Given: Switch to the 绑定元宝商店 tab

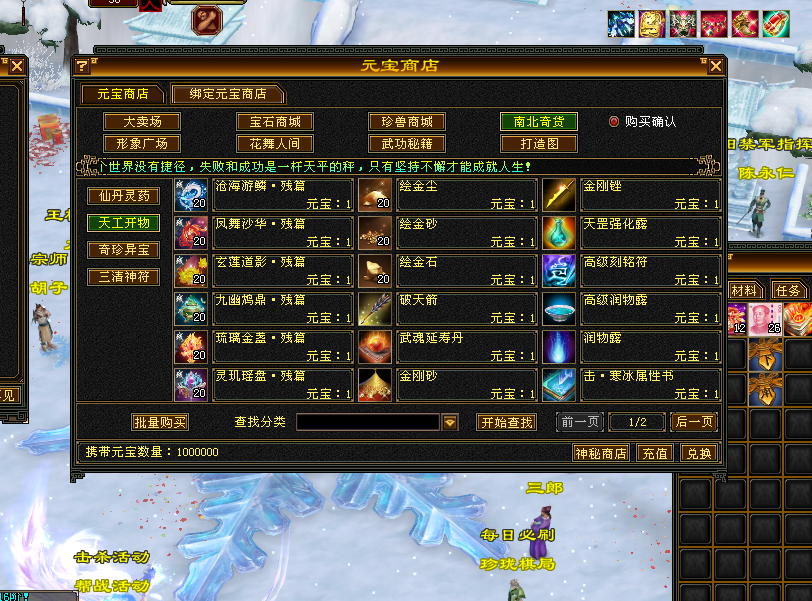Looking at the screenshot, I should pos(226,94).
